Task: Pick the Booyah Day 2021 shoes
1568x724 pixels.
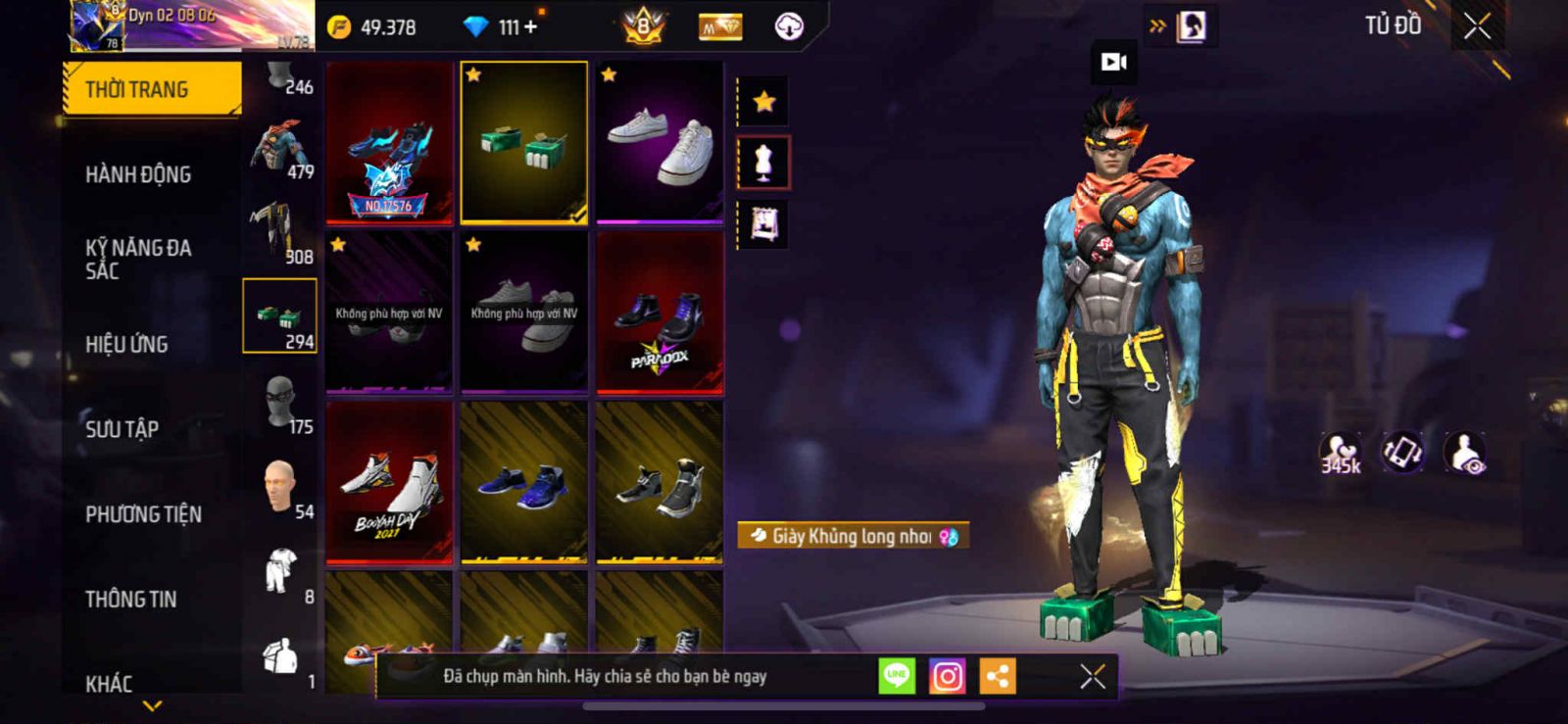Action: [x=389, y=483]
